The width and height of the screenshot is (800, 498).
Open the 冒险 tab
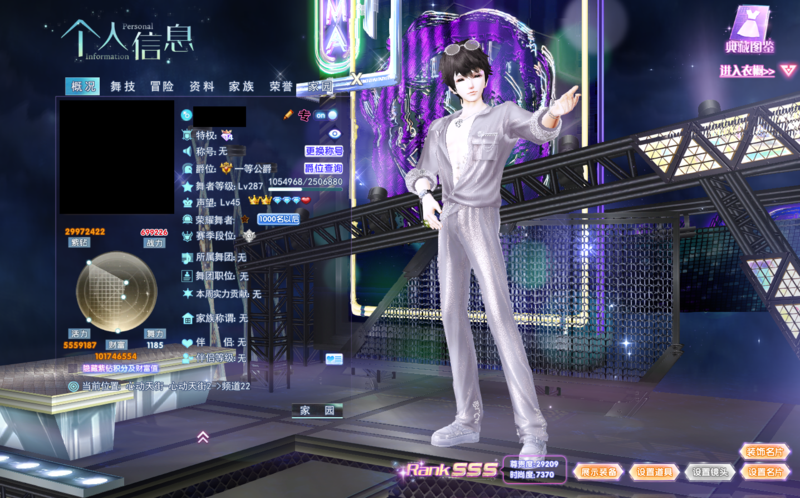click(161, 87)
